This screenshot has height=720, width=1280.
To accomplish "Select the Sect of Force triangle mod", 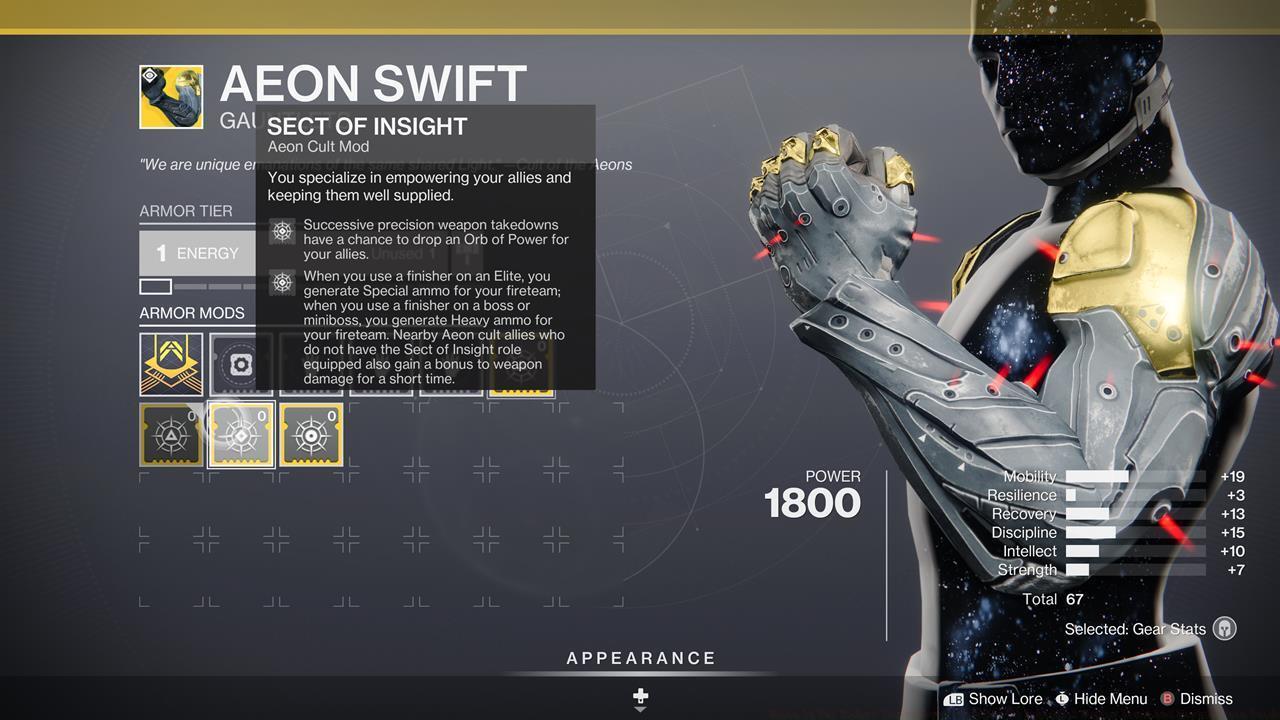I will point(170,434).
